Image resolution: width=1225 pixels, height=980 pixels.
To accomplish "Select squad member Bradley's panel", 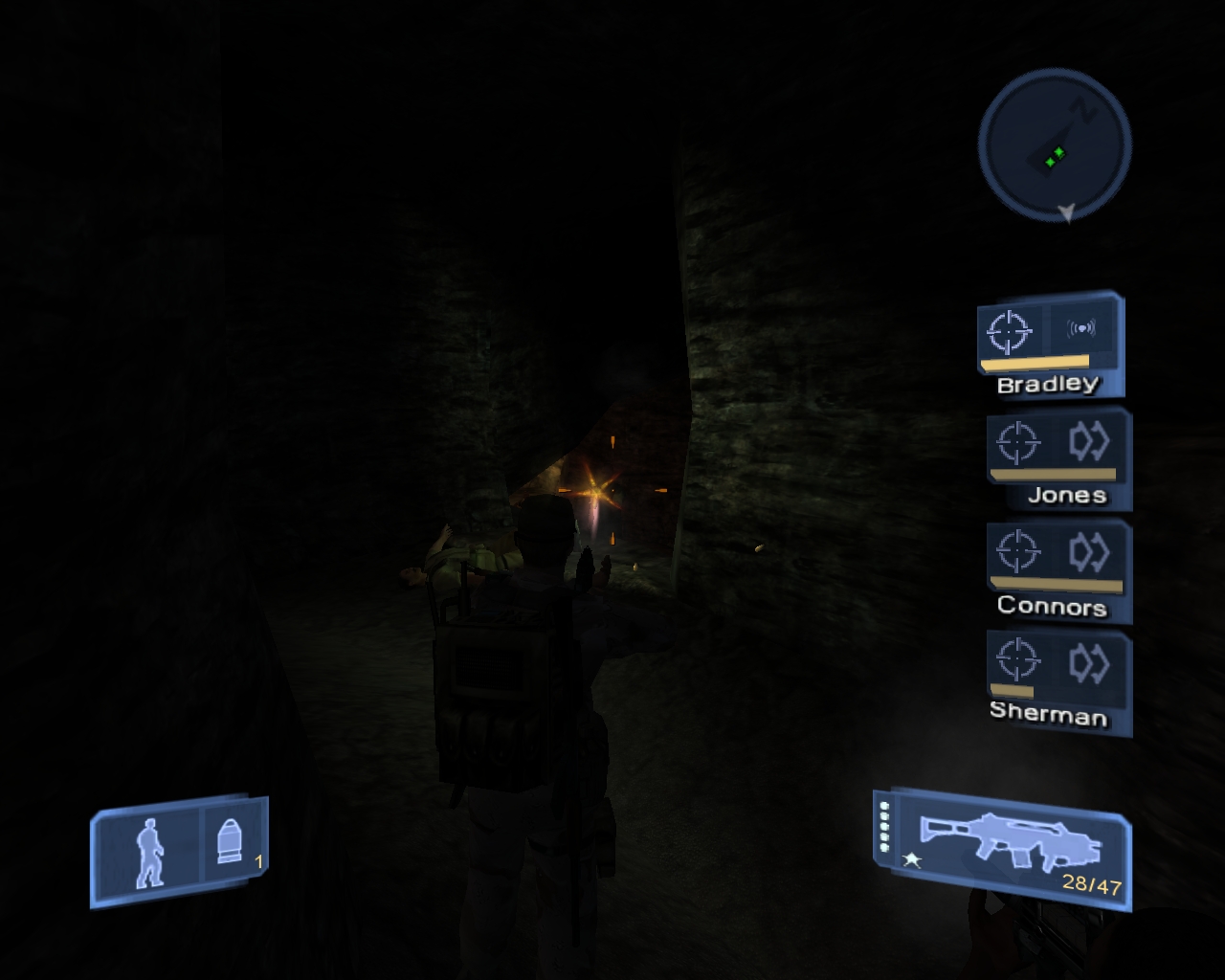I will click(1050, 345).
